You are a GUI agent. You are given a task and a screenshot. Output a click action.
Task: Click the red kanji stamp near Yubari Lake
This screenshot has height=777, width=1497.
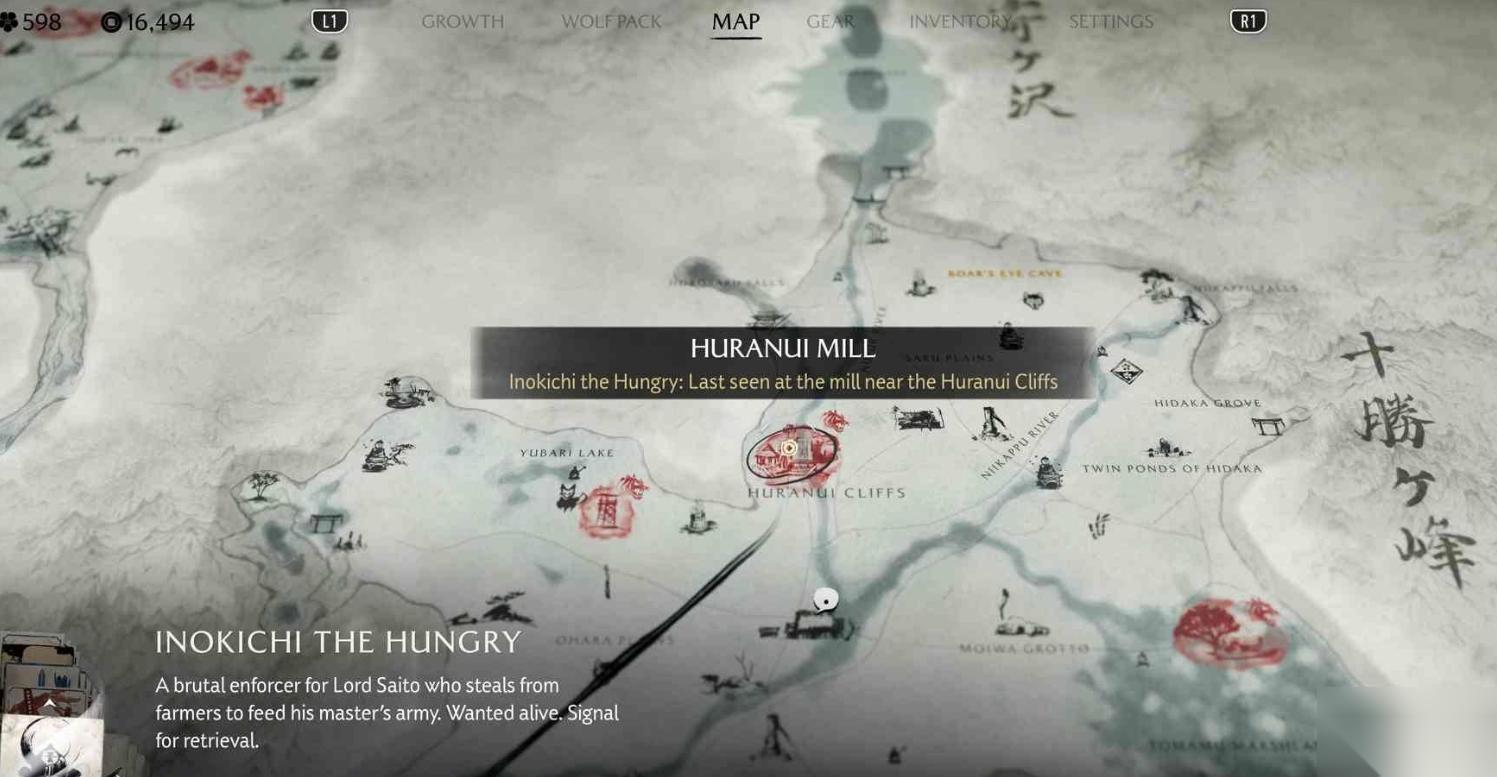click(606, 511)
